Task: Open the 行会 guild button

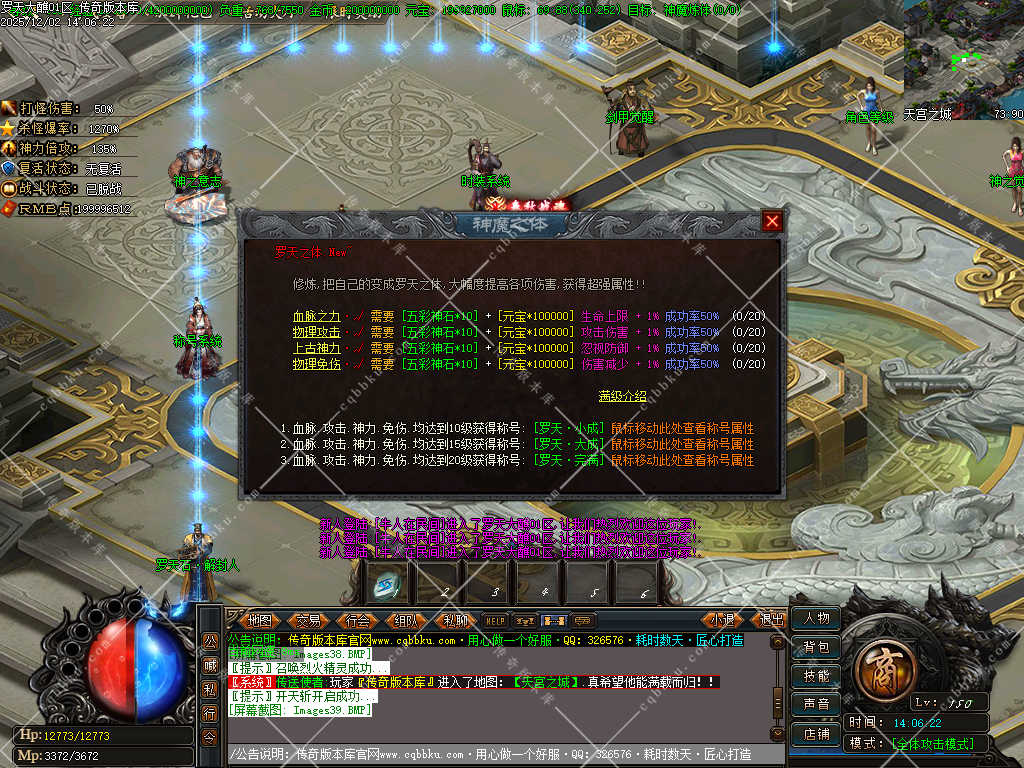Action: point(357,620)
